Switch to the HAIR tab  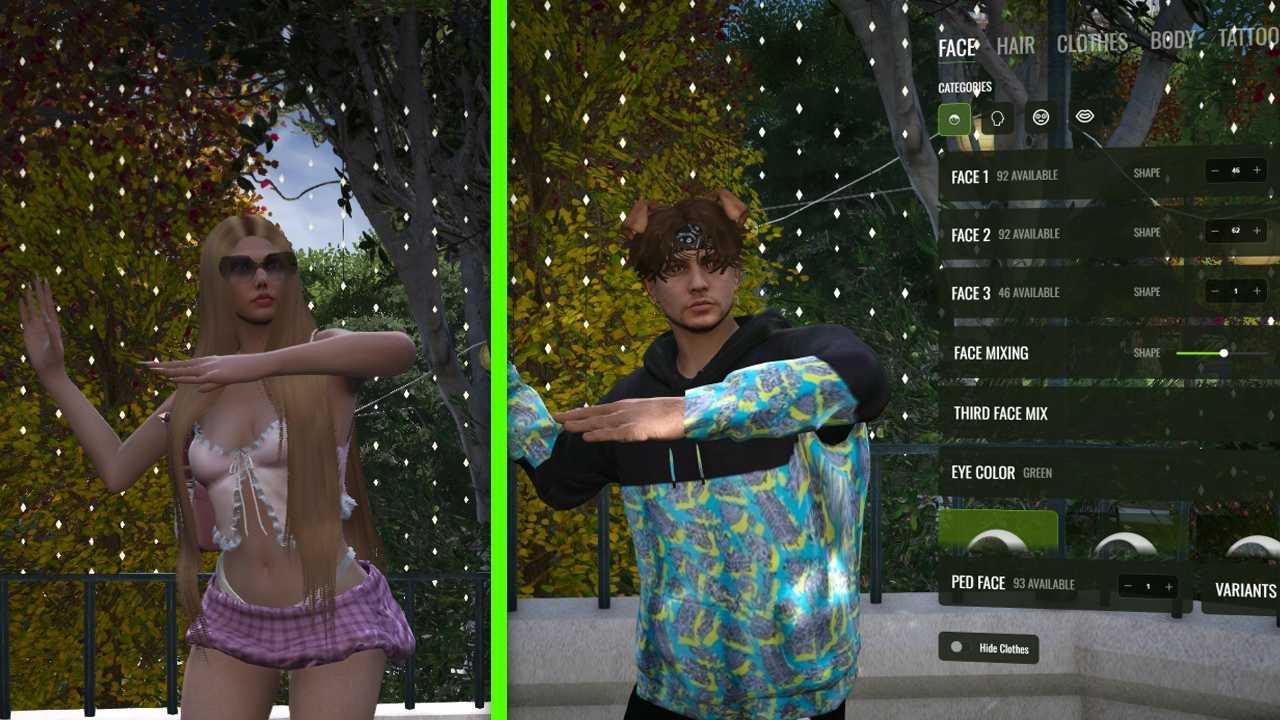(x=1015, y=44)
